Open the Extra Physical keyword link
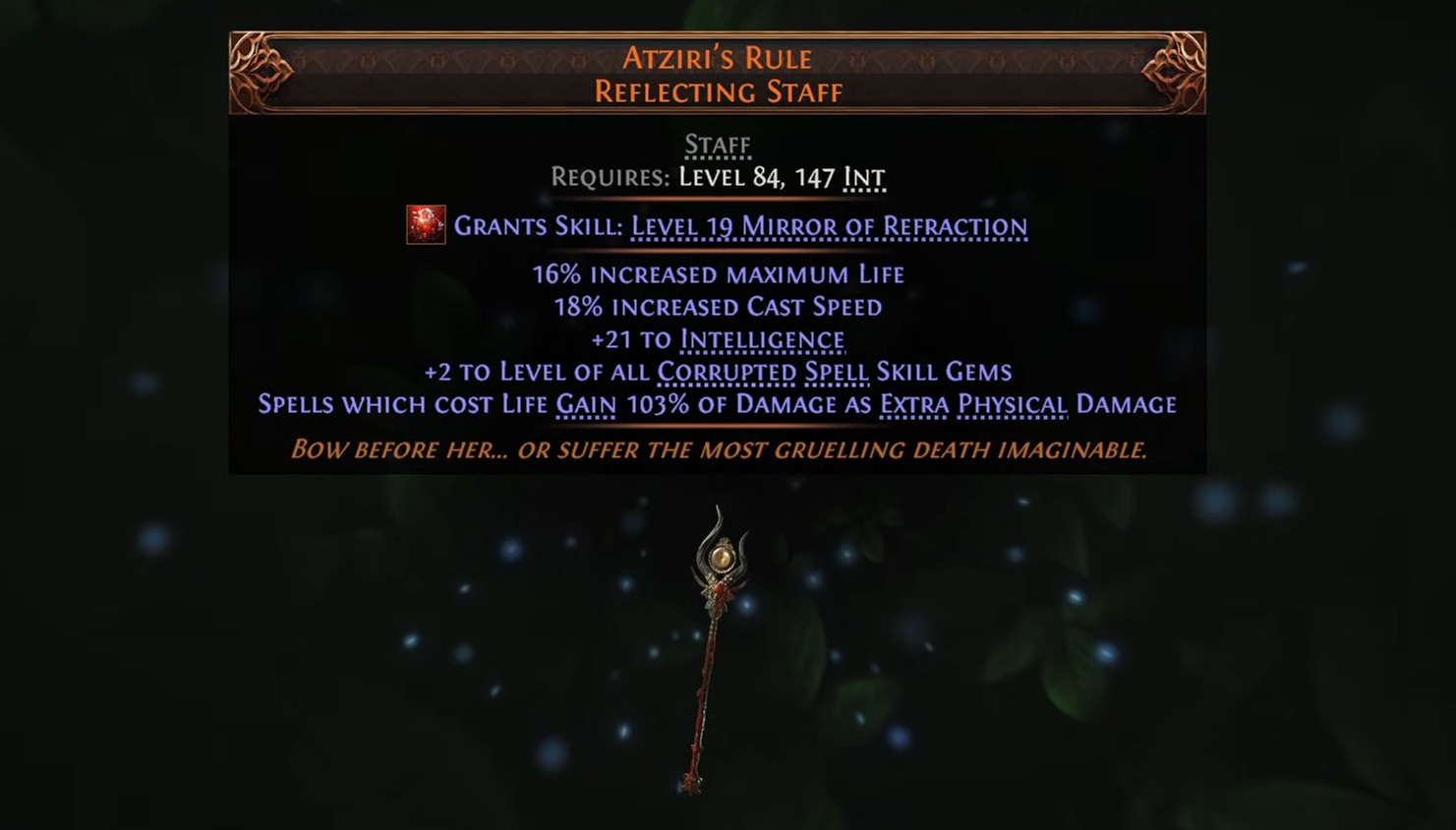Screen dimensions: 1456x830 (x=973, y=404)
